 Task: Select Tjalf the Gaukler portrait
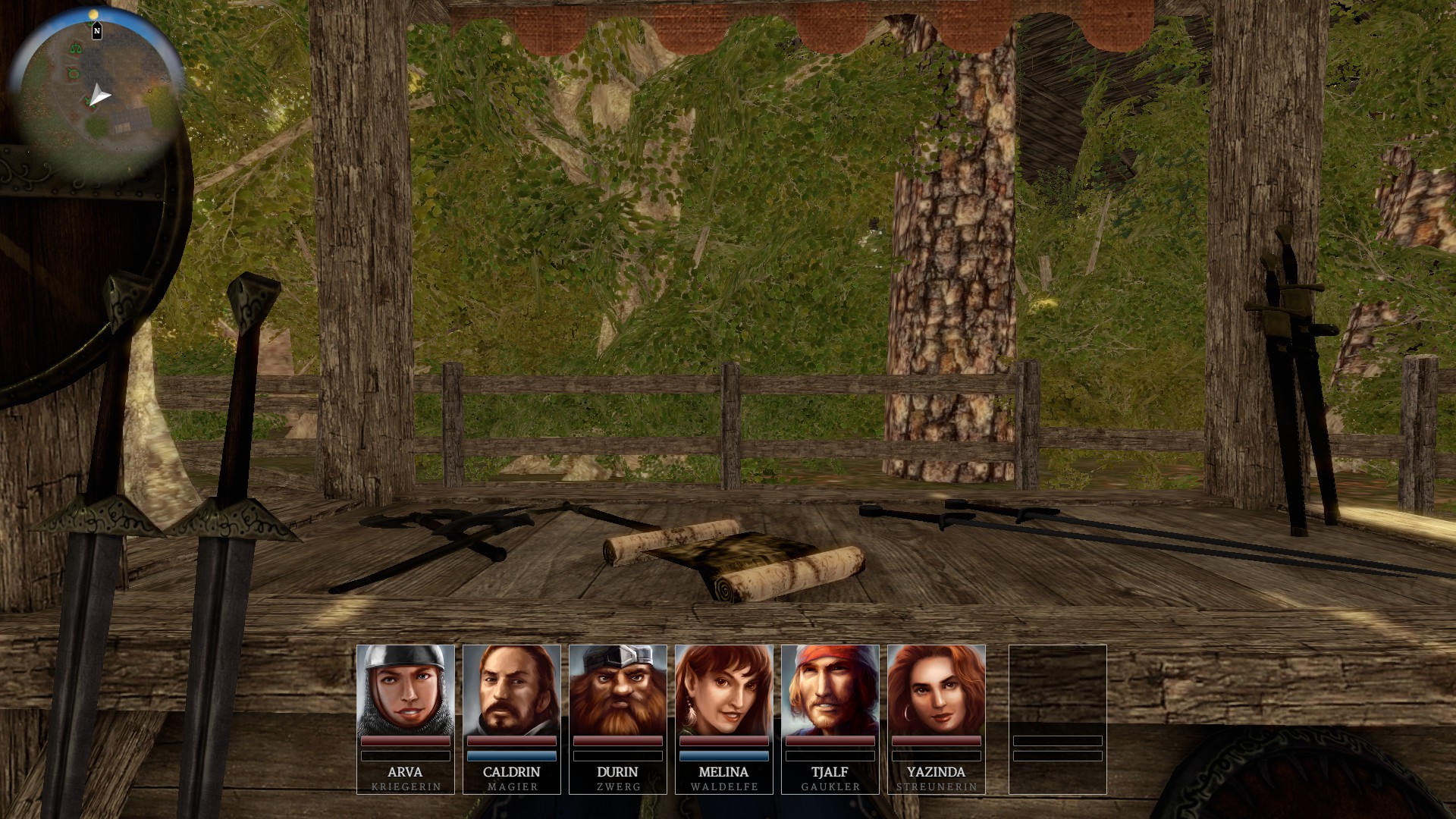(x=830, y=690)
